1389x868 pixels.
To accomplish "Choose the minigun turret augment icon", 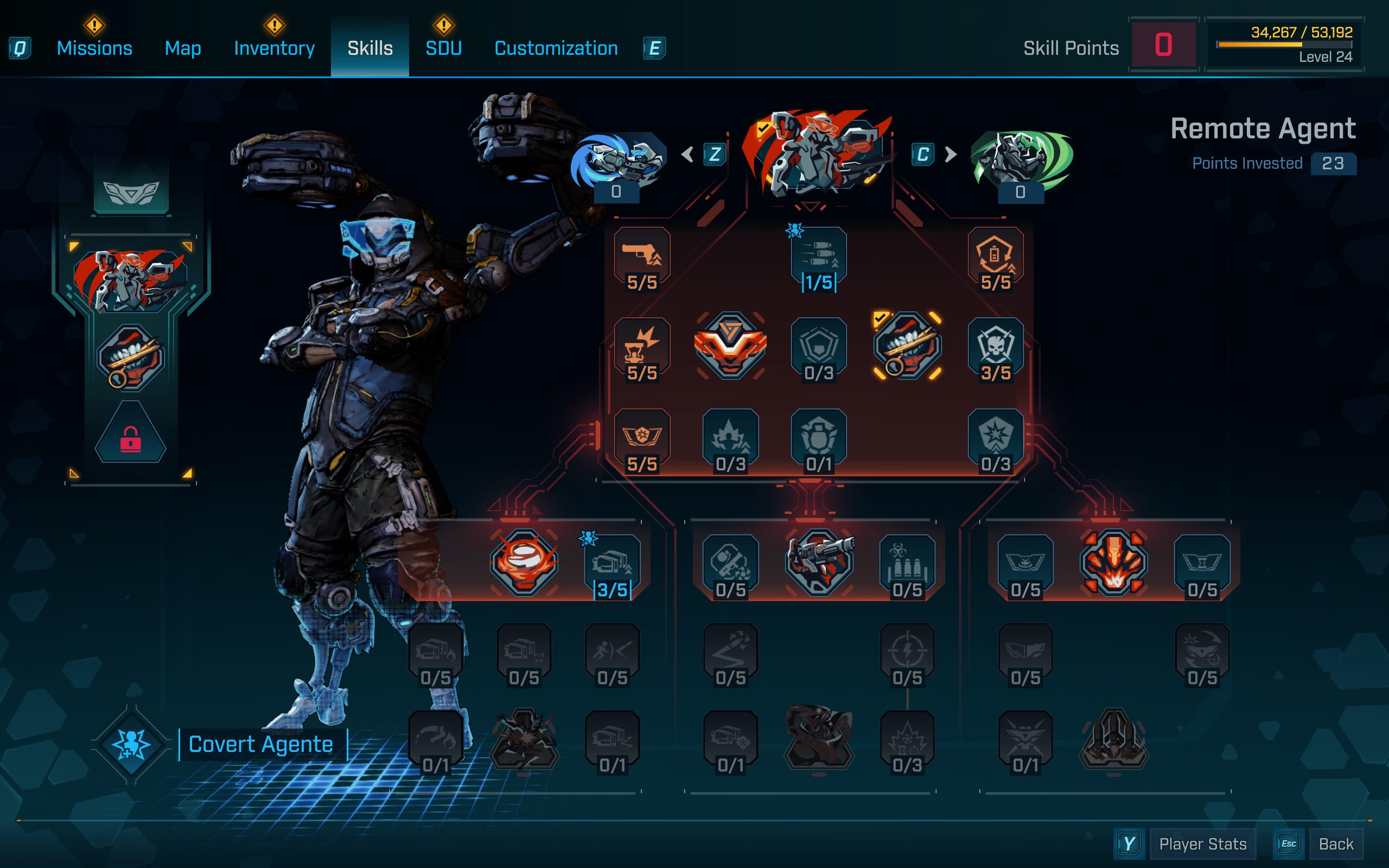I will click(819, 561).
